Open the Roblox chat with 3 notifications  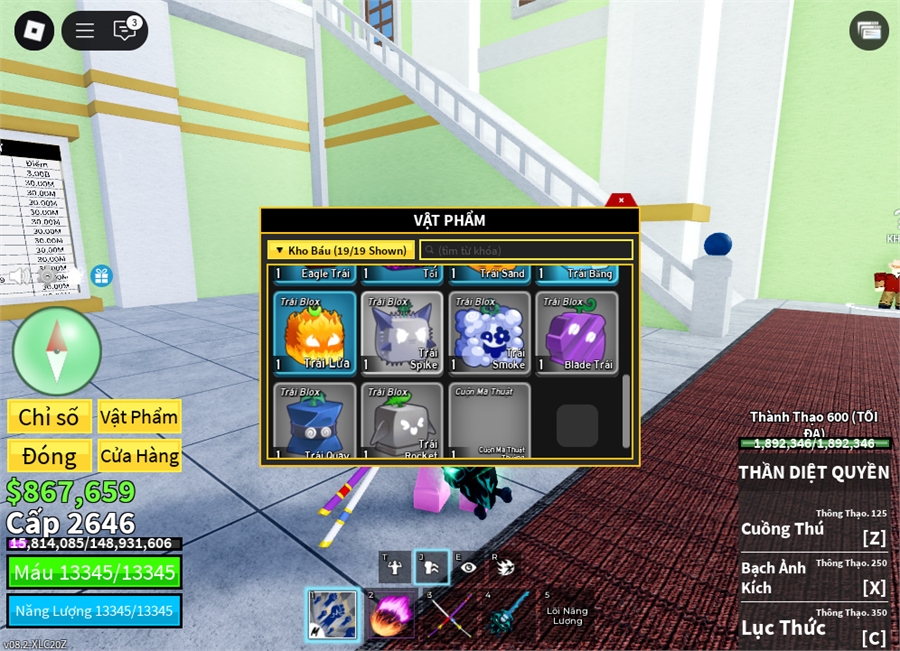coord(125,31)
